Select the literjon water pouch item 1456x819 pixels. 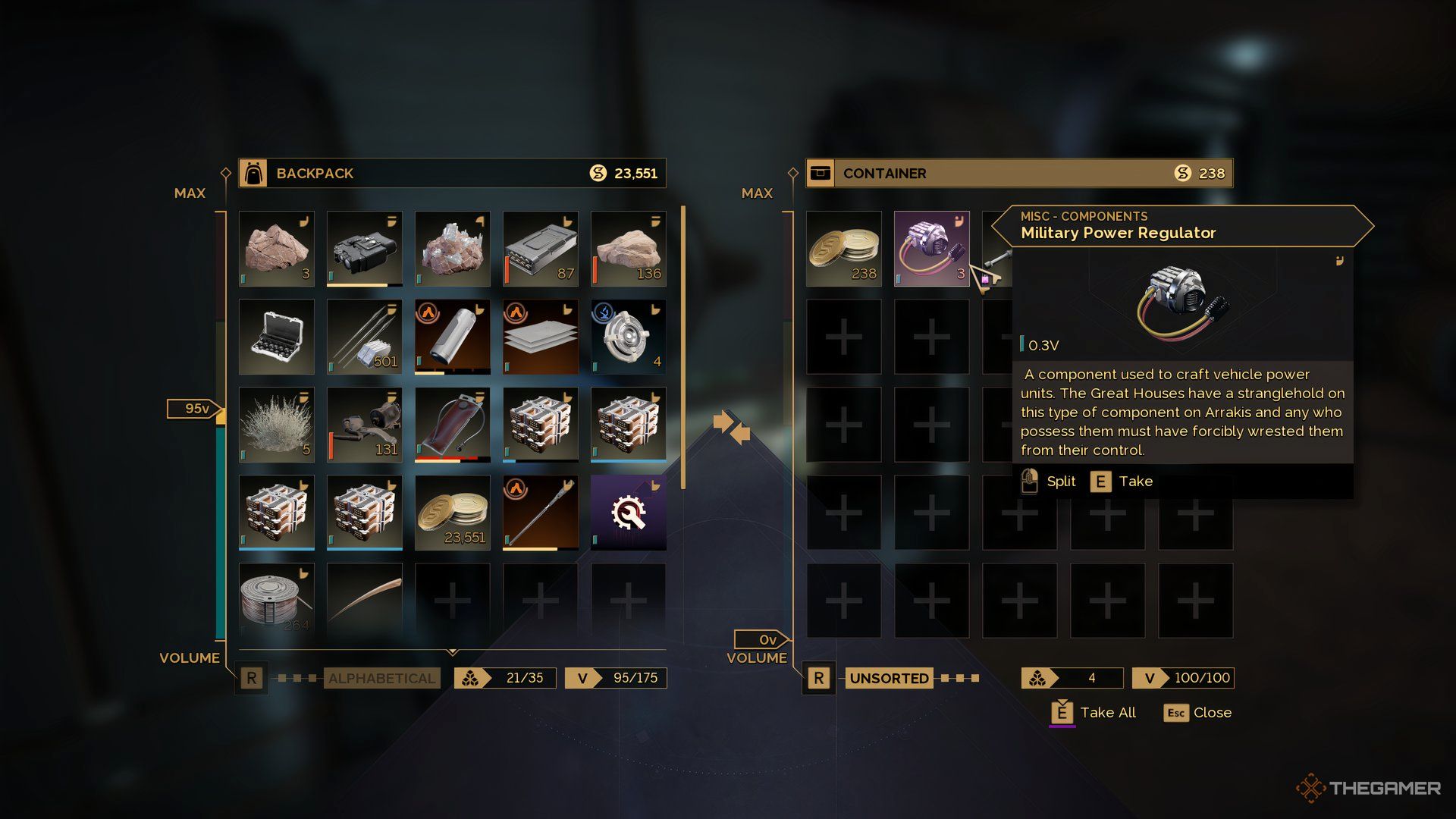pyautogui.click(x=452, y=425)
